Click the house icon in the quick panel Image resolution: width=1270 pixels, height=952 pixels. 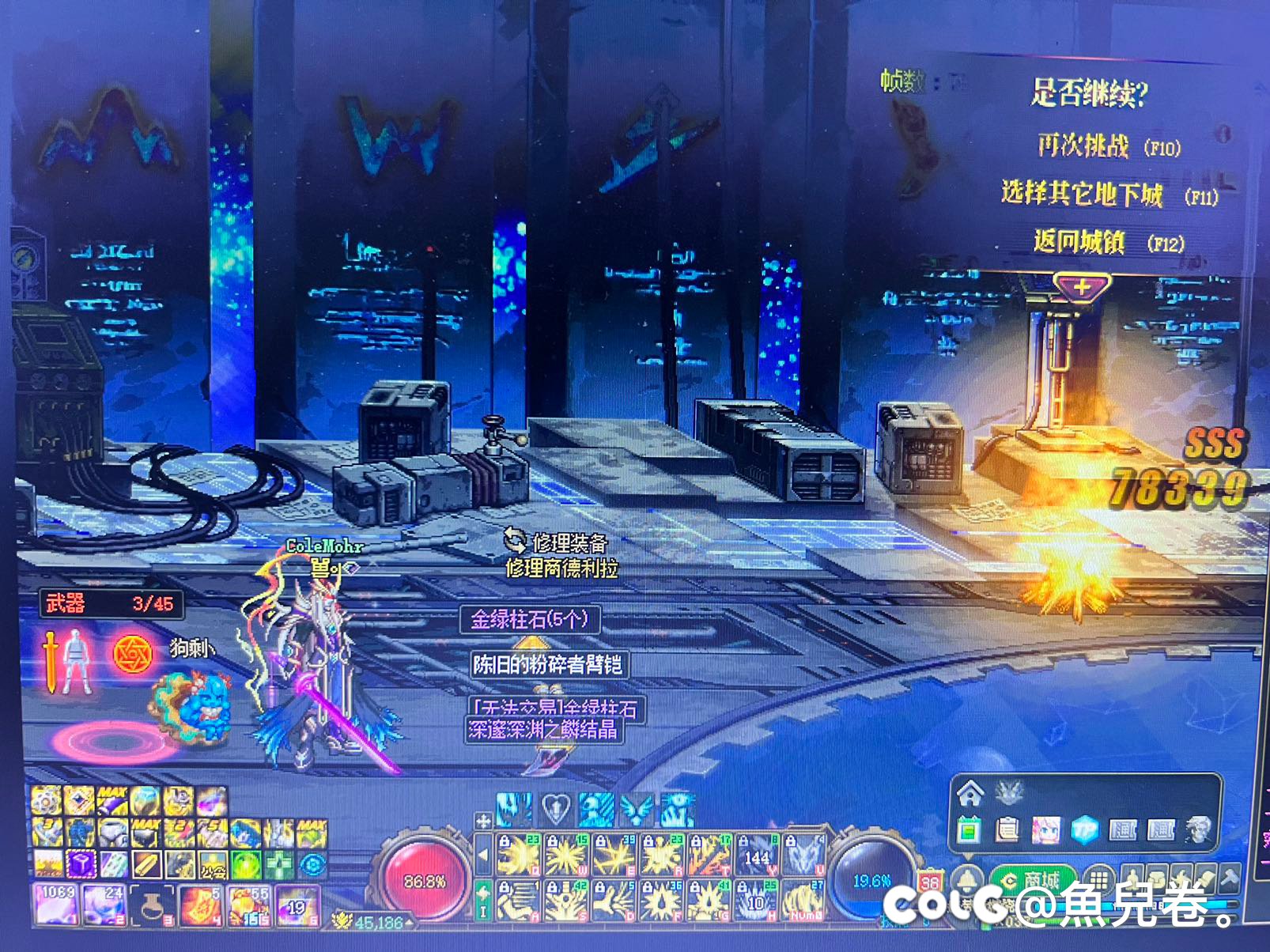(x=971, y=791)
